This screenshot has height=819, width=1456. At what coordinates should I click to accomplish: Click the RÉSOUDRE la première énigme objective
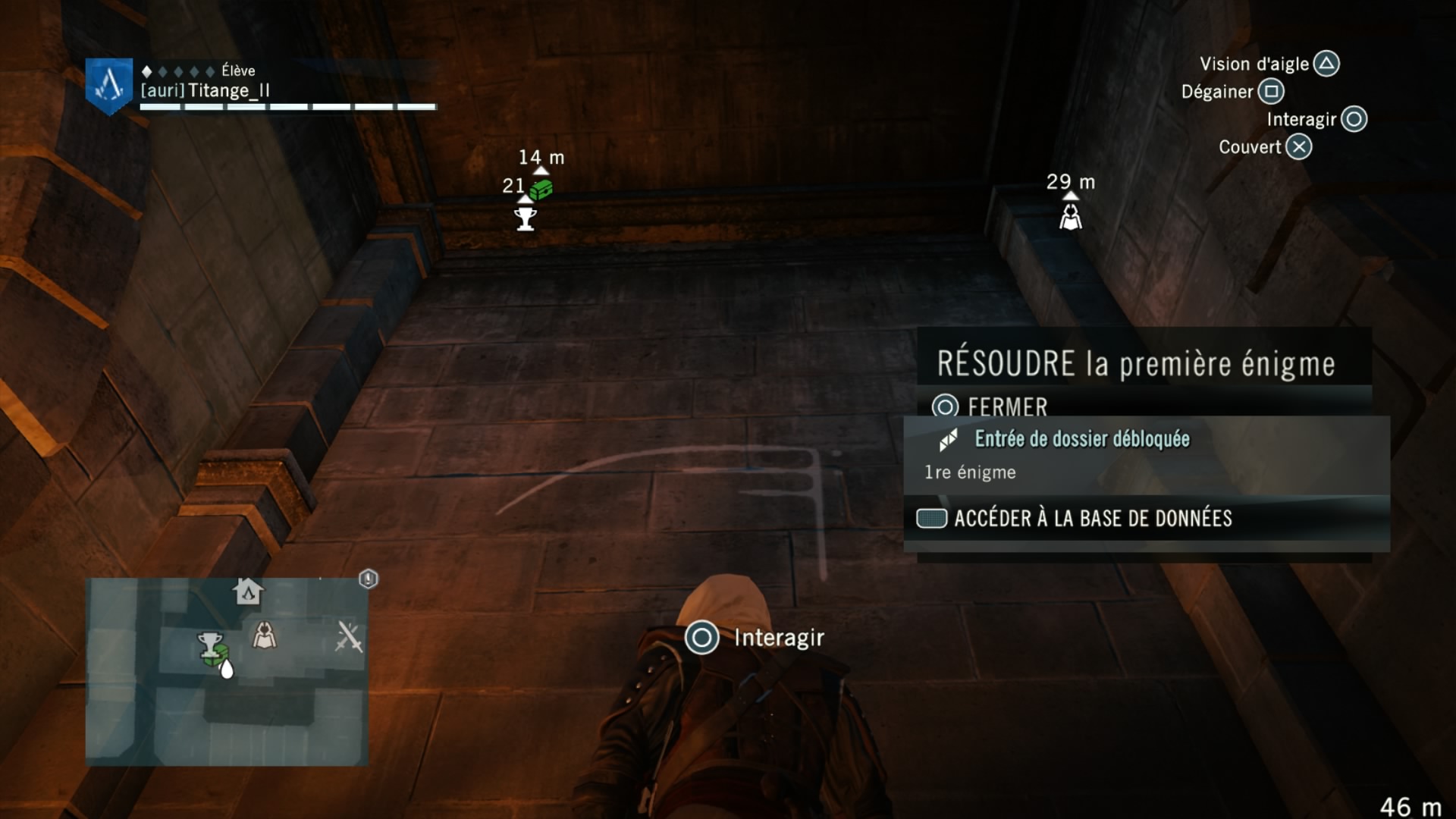pyautogui.click(x=1135, y=364)
